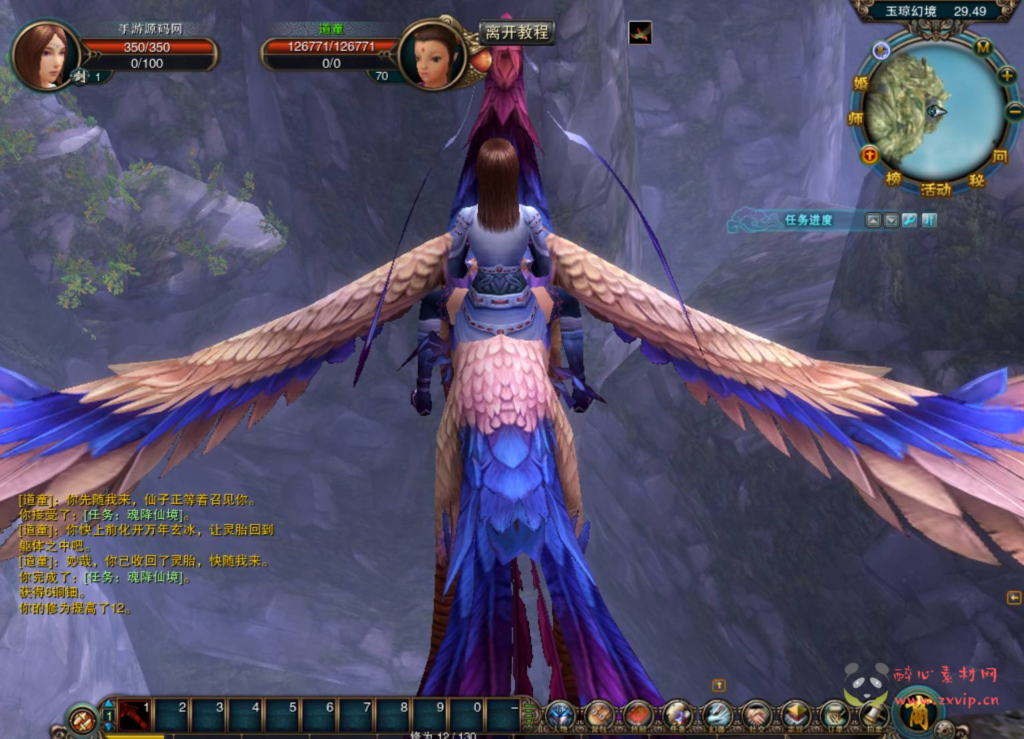This screenshot has width=1024, height=739.
Task: Open the 榜 rankings button on the minimap
Action: [893, 178]
